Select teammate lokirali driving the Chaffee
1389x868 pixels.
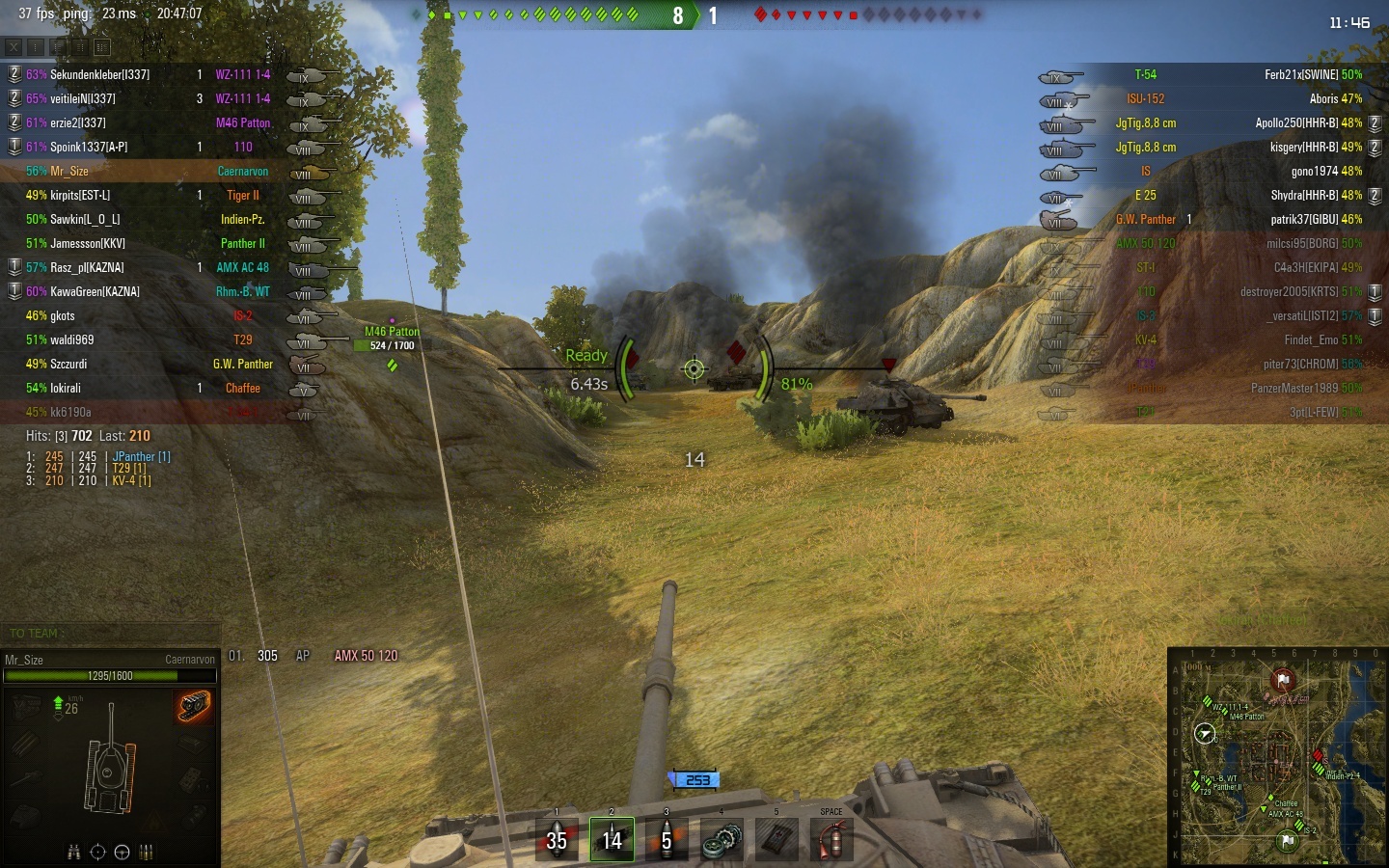66,388
